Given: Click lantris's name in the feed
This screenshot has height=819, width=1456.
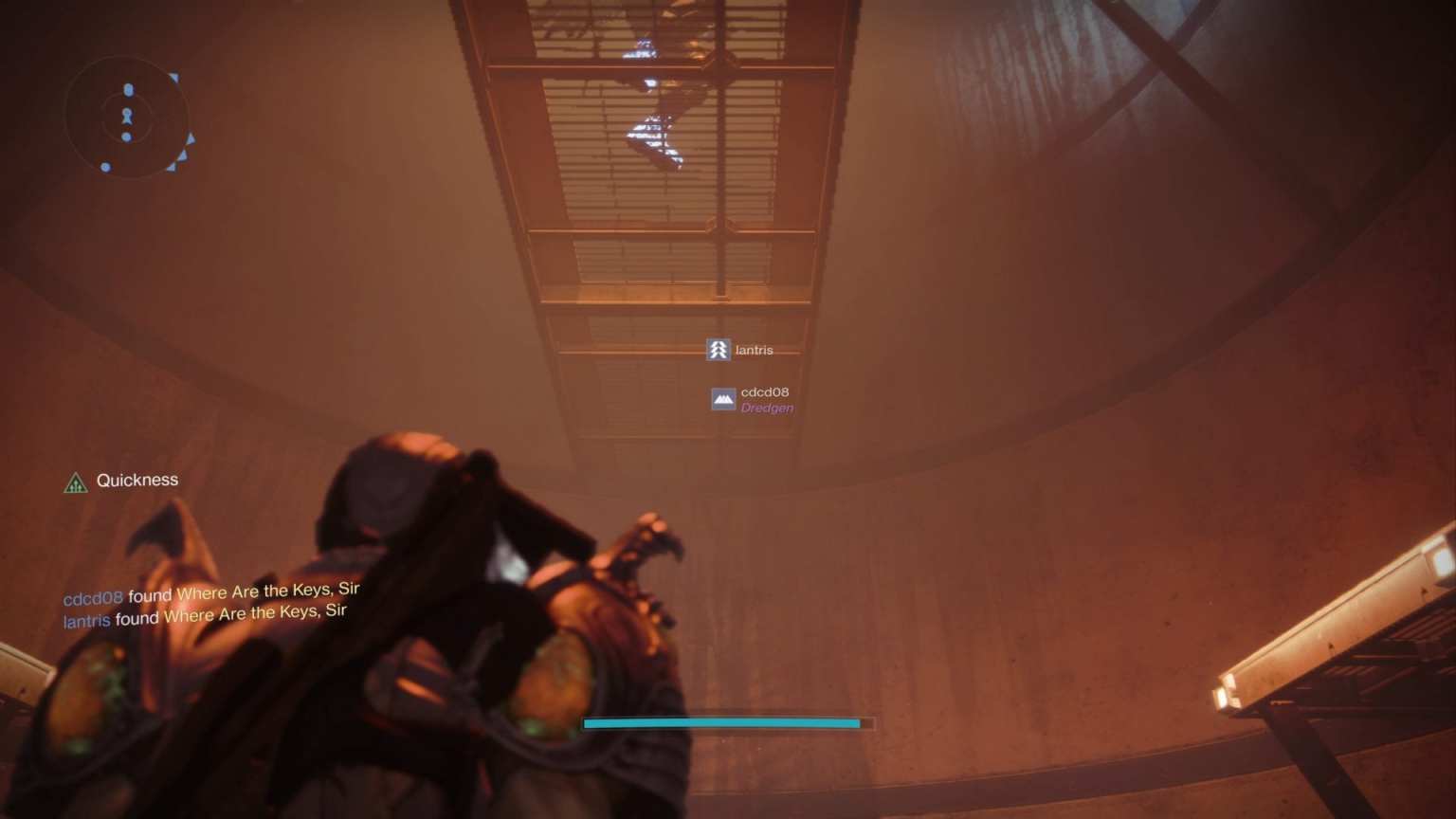Looking at the screenshot, I should pos(85,616).
